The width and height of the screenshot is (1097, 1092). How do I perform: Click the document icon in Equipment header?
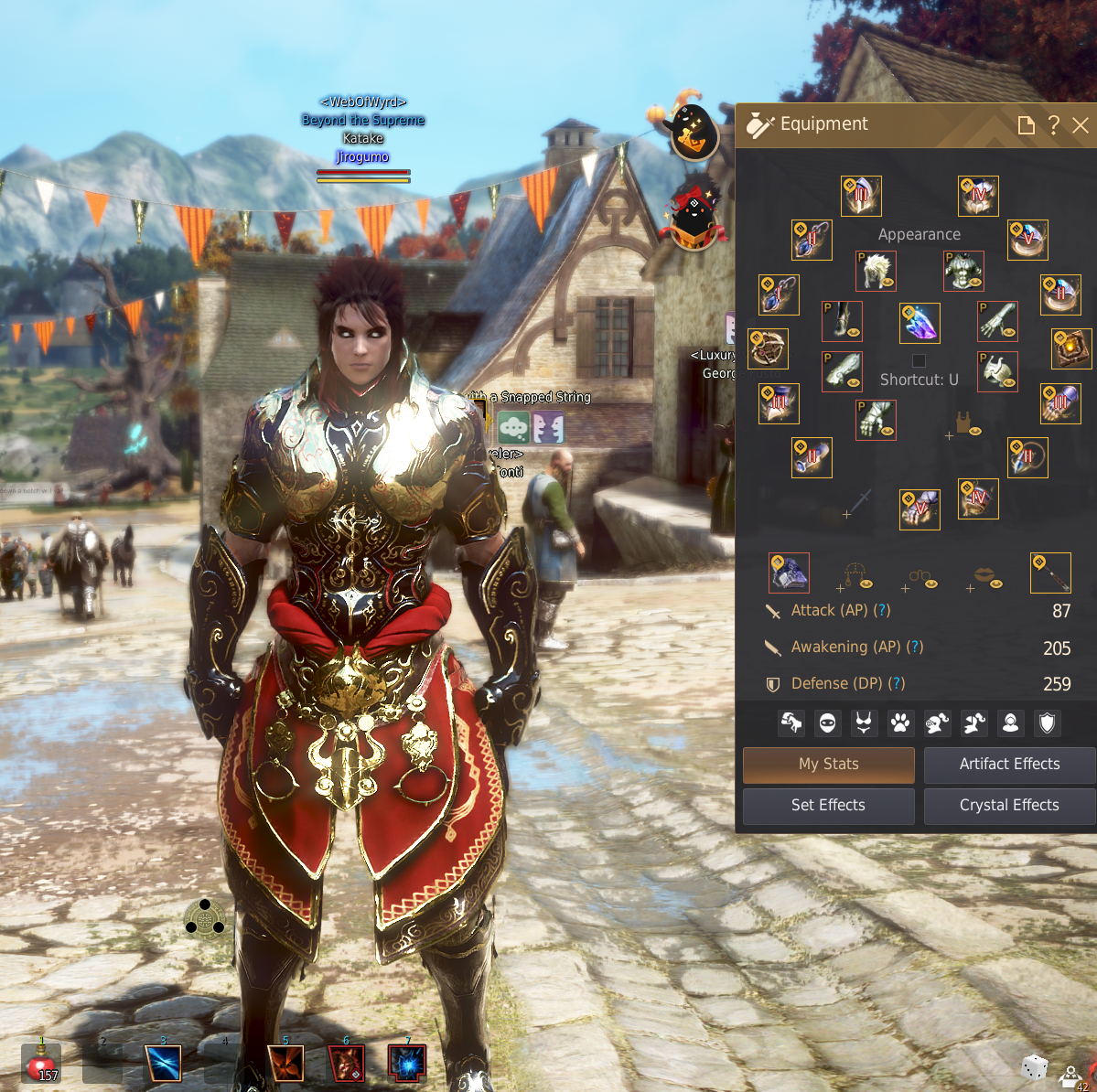1027,125
